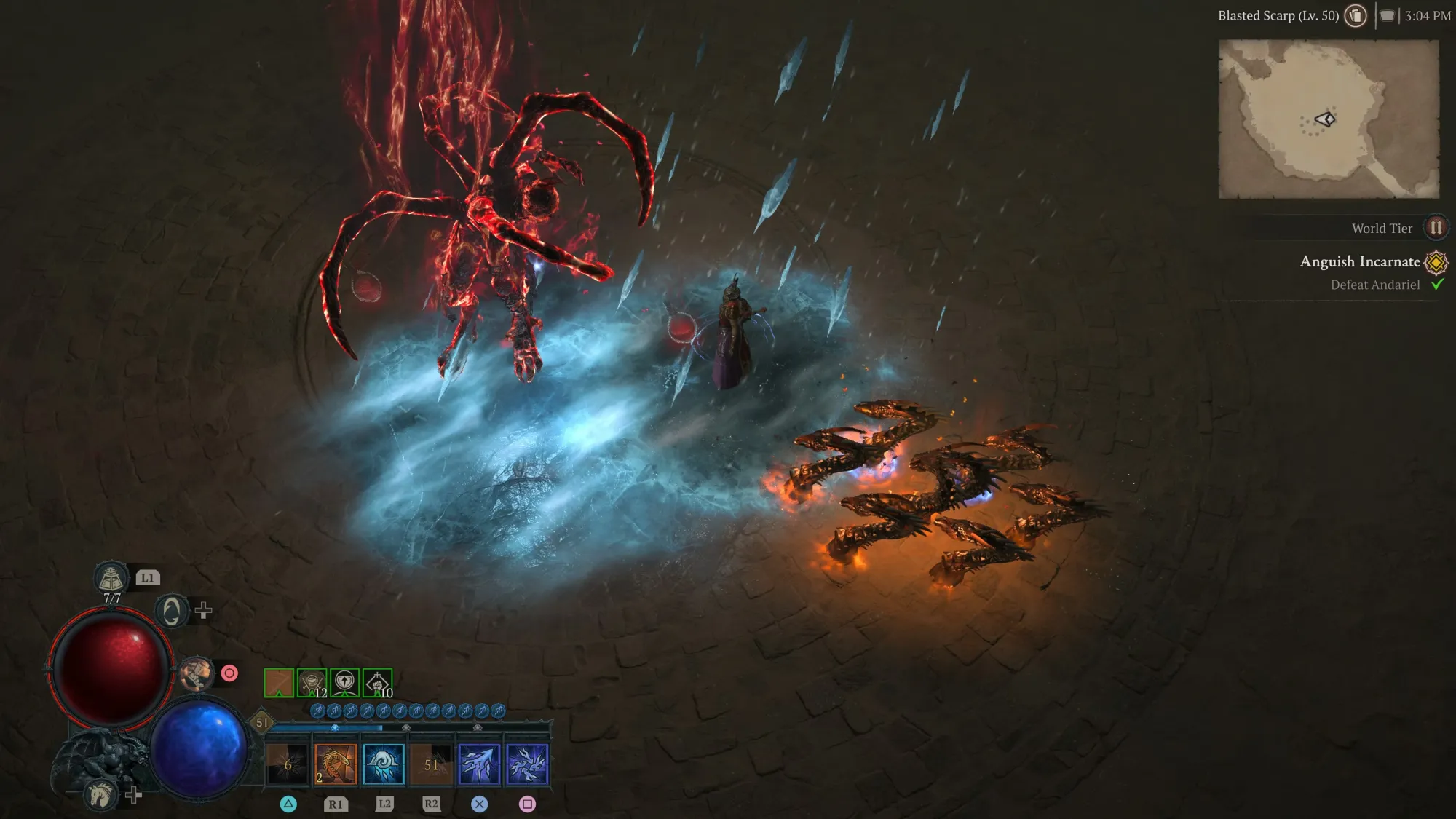Activate the Hydra skill slot

(336, 764)
